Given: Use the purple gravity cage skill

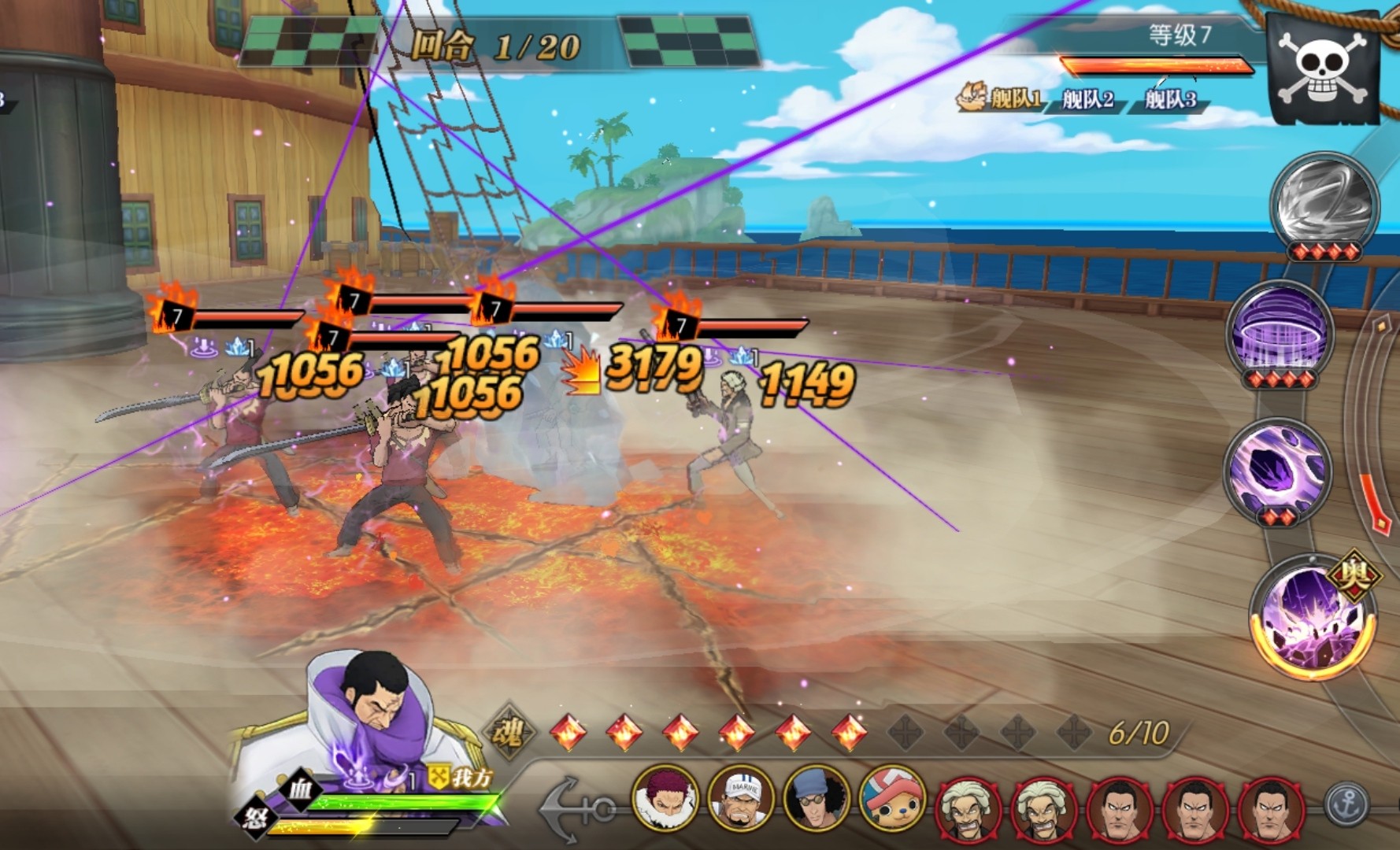Looking at the screenshot, I should (x=1281, y=334).
